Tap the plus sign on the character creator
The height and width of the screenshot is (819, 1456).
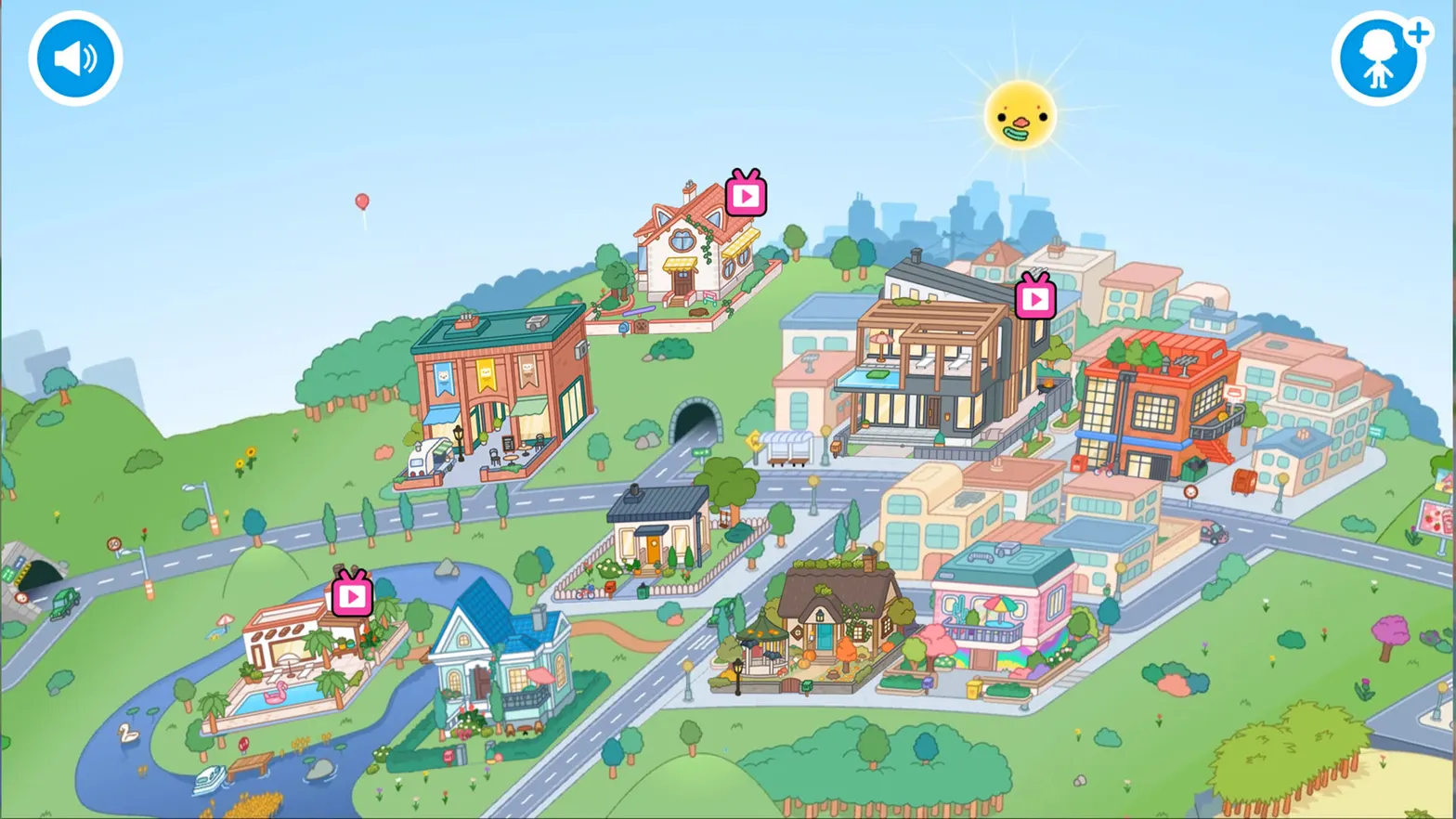click(1420, 32)
